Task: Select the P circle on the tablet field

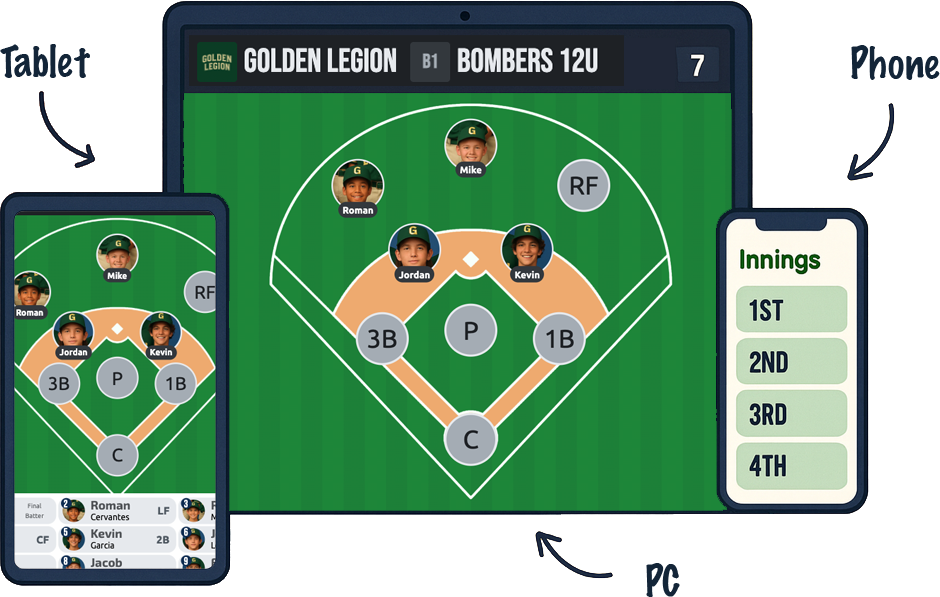Action: click(x=117, y=378)
